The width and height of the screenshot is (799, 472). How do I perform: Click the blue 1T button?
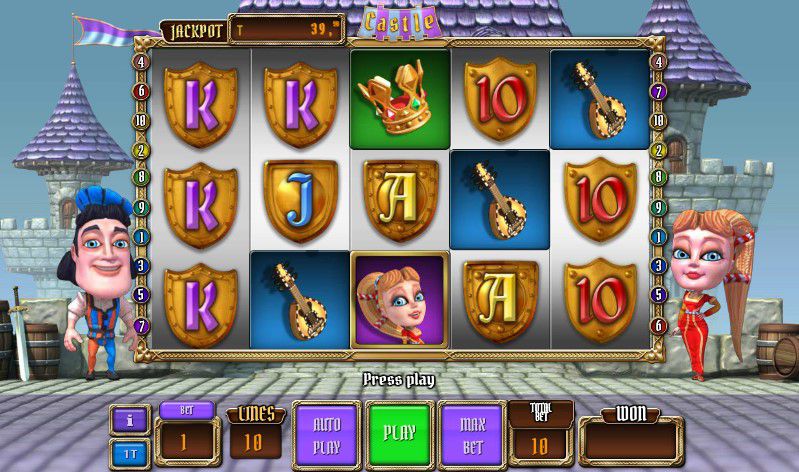129,452
